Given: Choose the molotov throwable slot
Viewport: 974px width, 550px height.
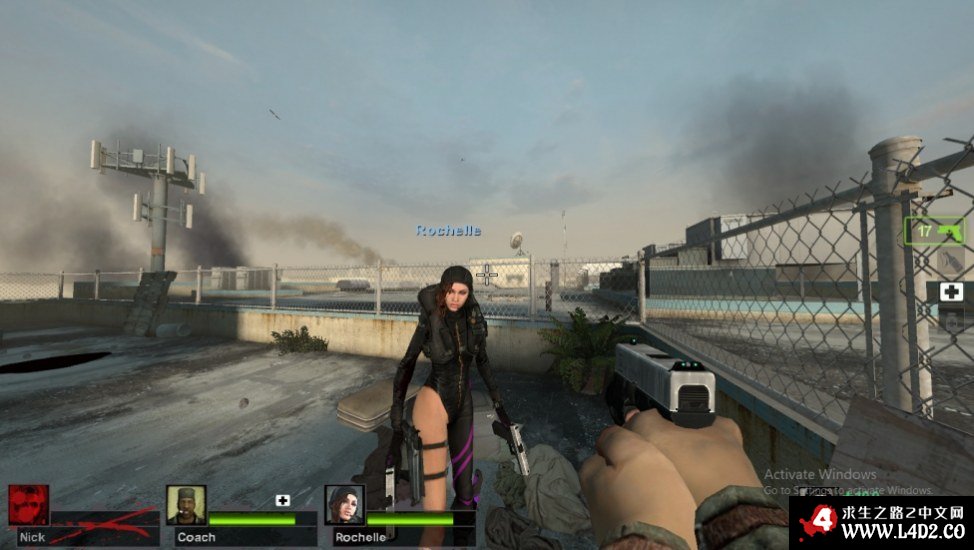Looking at the screenshot, I should pos(950,262).
